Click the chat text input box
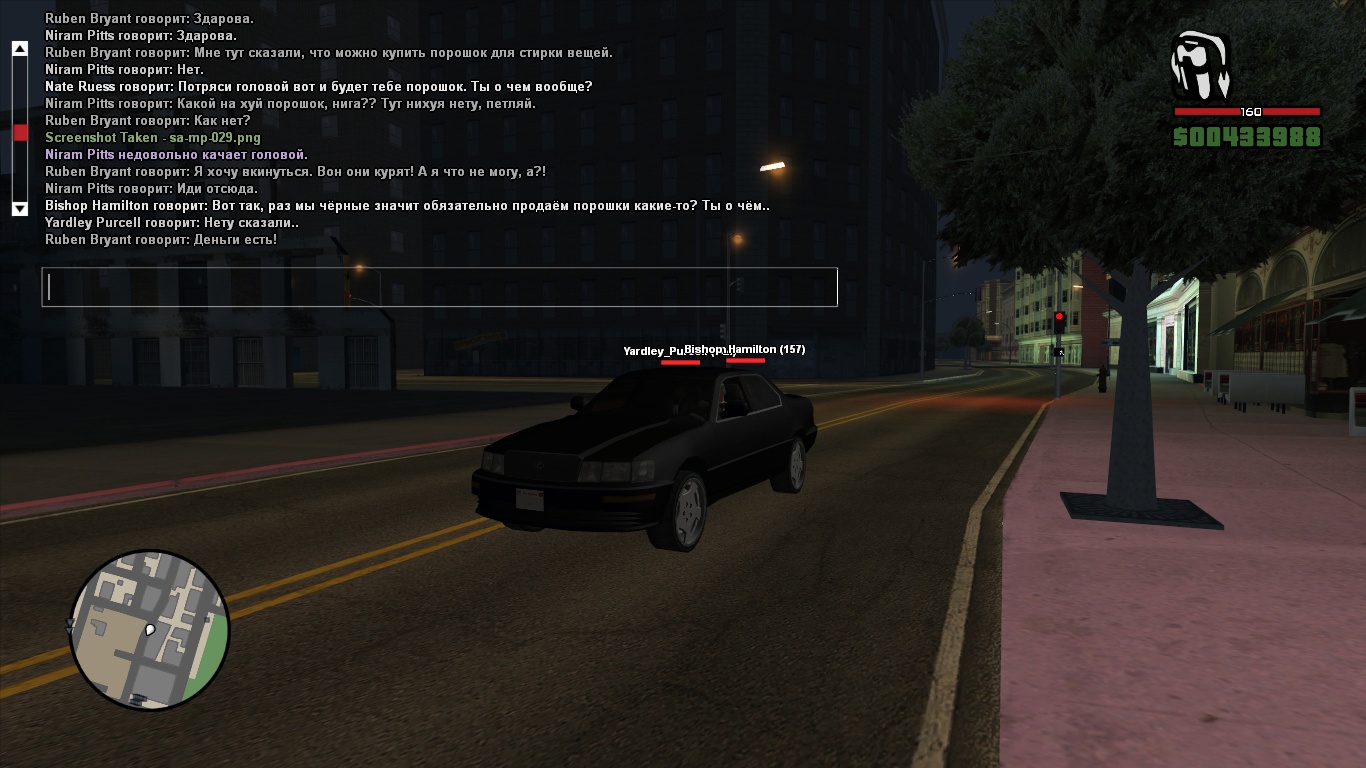Image resolution: width=1366 pixels, height=768 pixels. (x=439, y=287)
